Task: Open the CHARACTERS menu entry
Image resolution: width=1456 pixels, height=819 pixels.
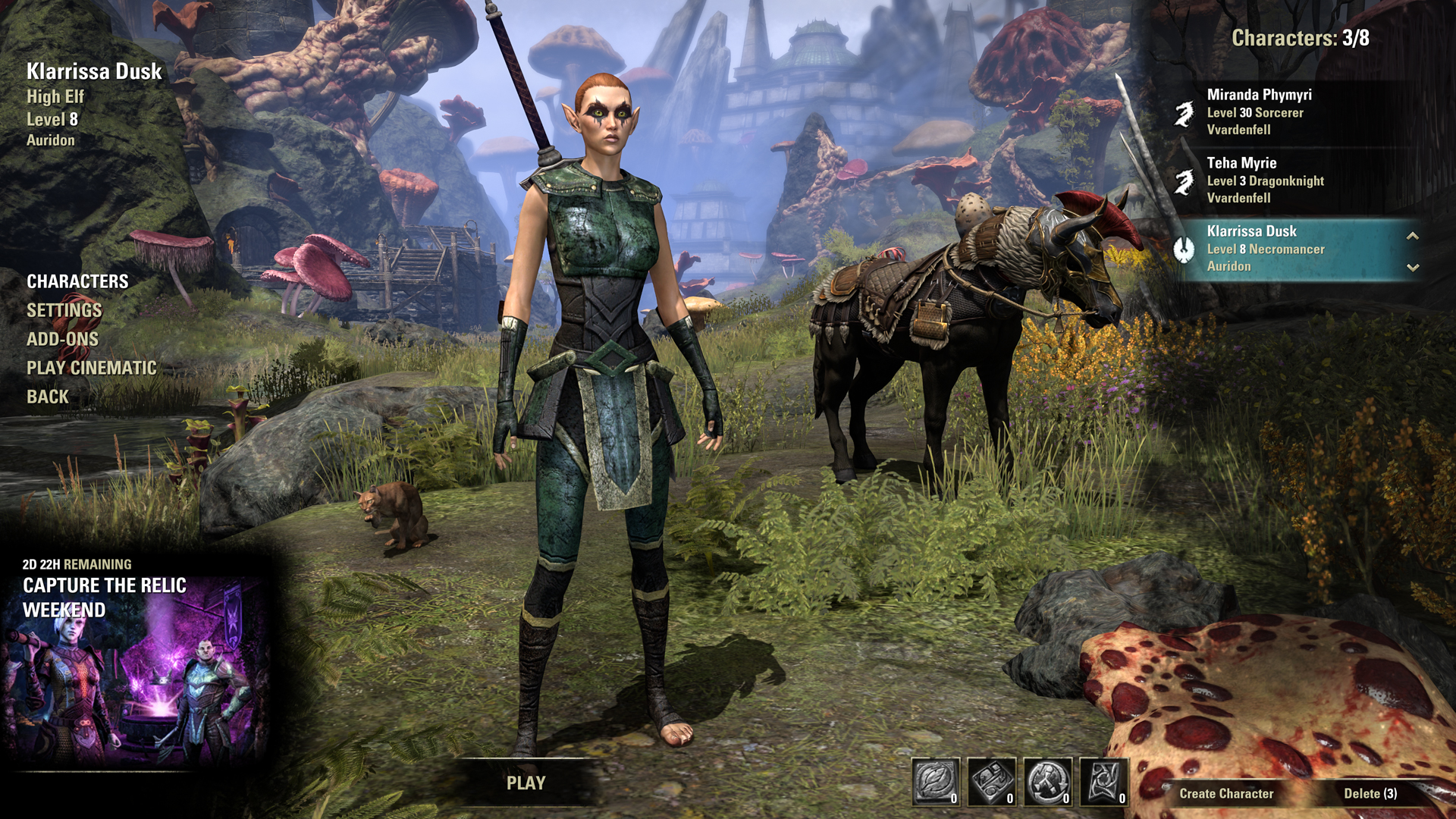Action: coord(77,281)
